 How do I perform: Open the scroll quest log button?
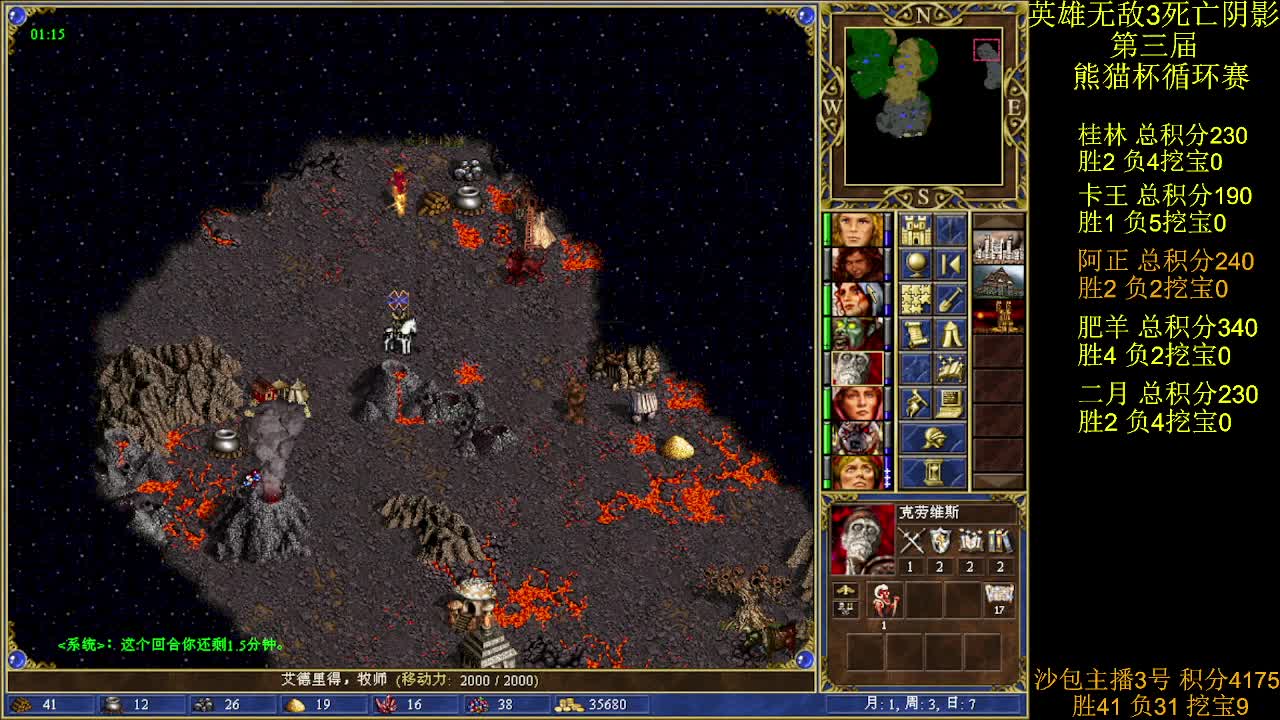[916, 333]
